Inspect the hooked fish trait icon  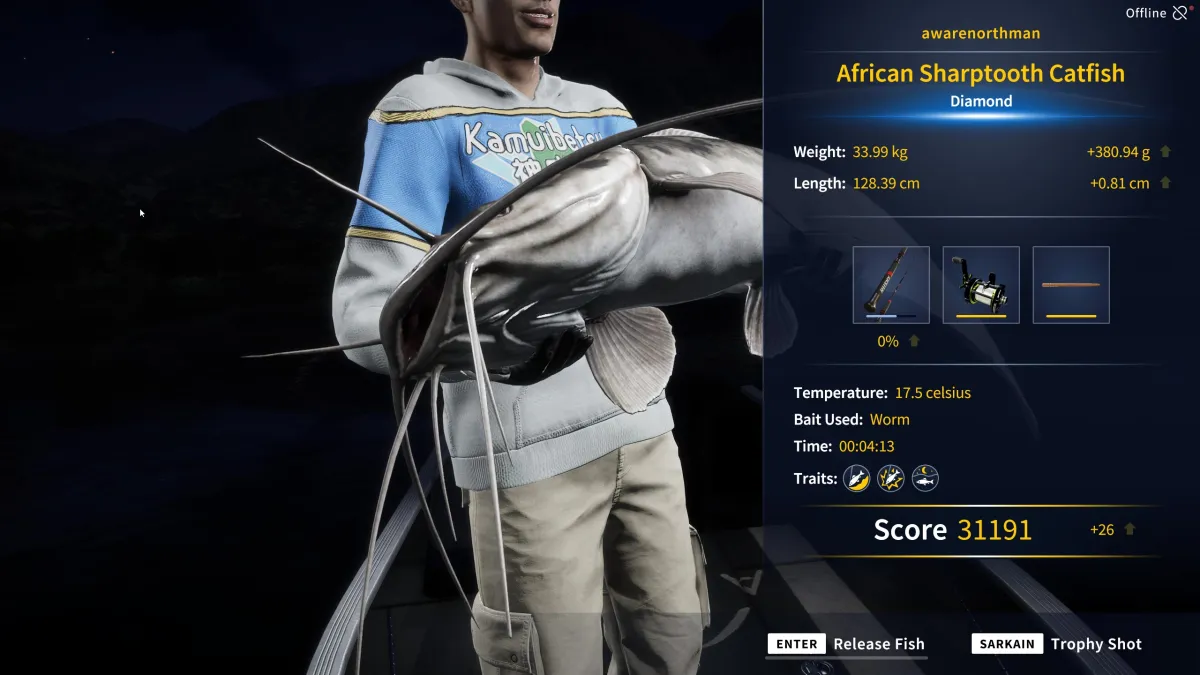click(857, 478)
